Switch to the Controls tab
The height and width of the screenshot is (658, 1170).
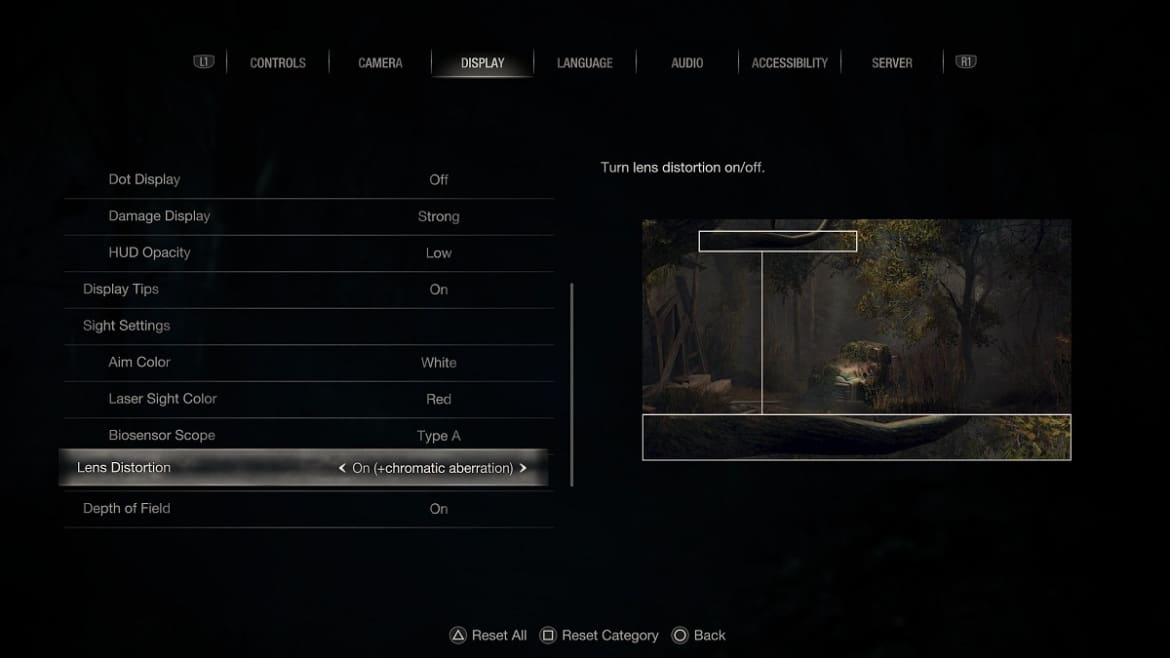pyautogui.click(x=277, y=63)
